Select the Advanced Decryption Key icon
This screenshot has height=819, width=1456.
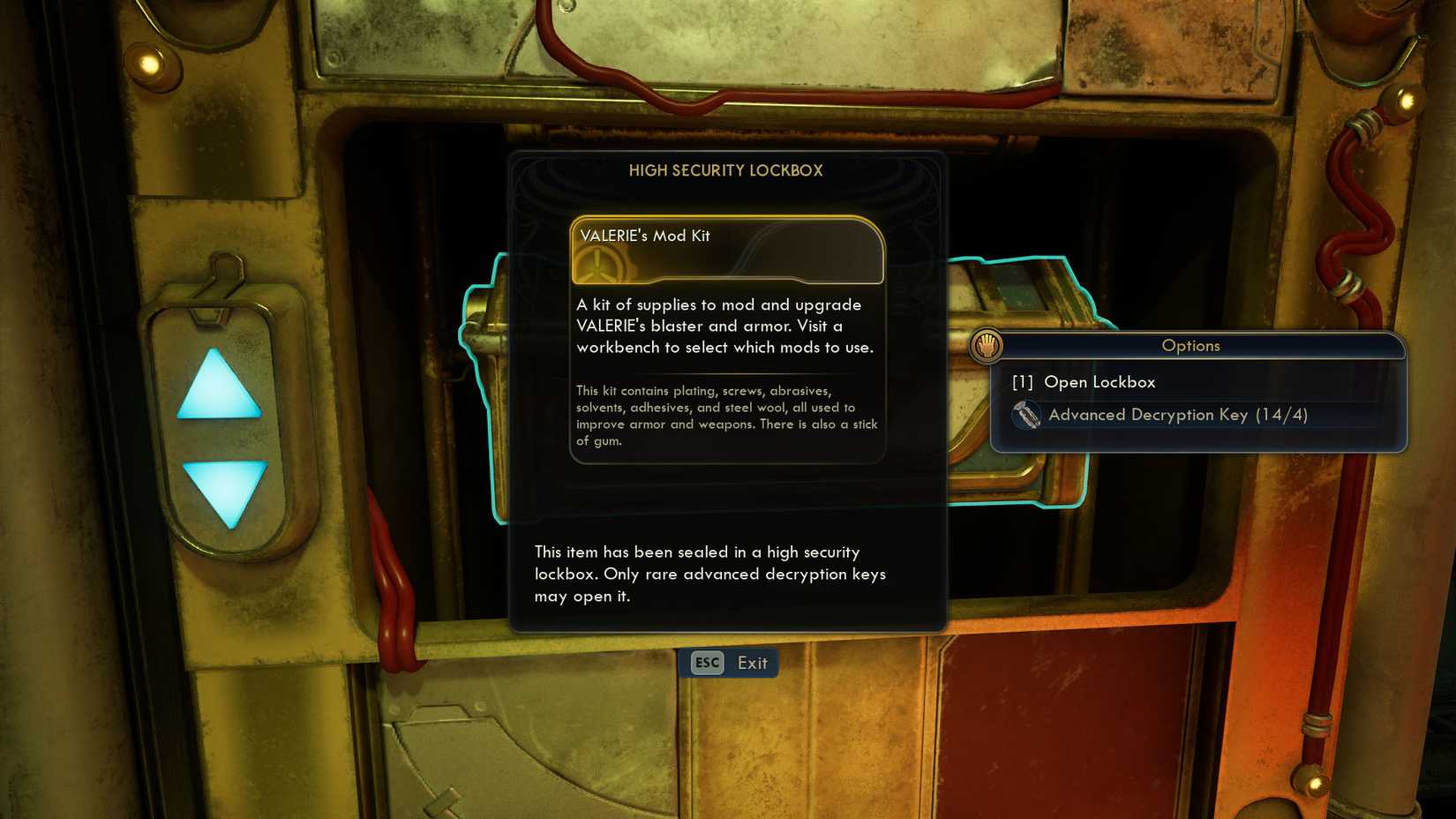point(1026,415)
